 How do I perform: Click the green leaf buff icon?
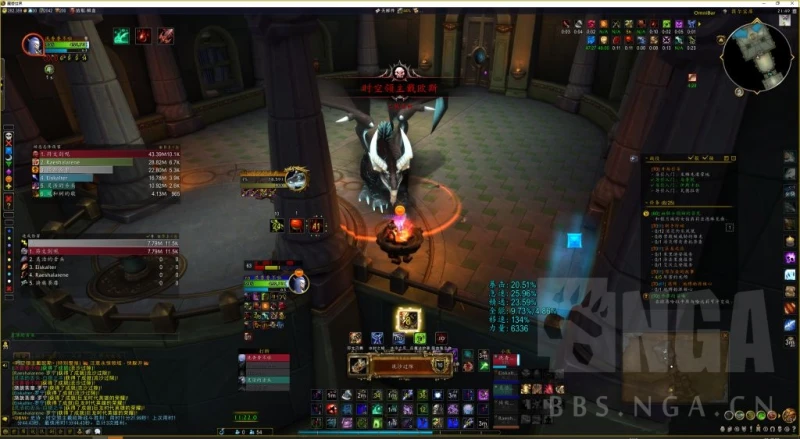click(121, 36)
